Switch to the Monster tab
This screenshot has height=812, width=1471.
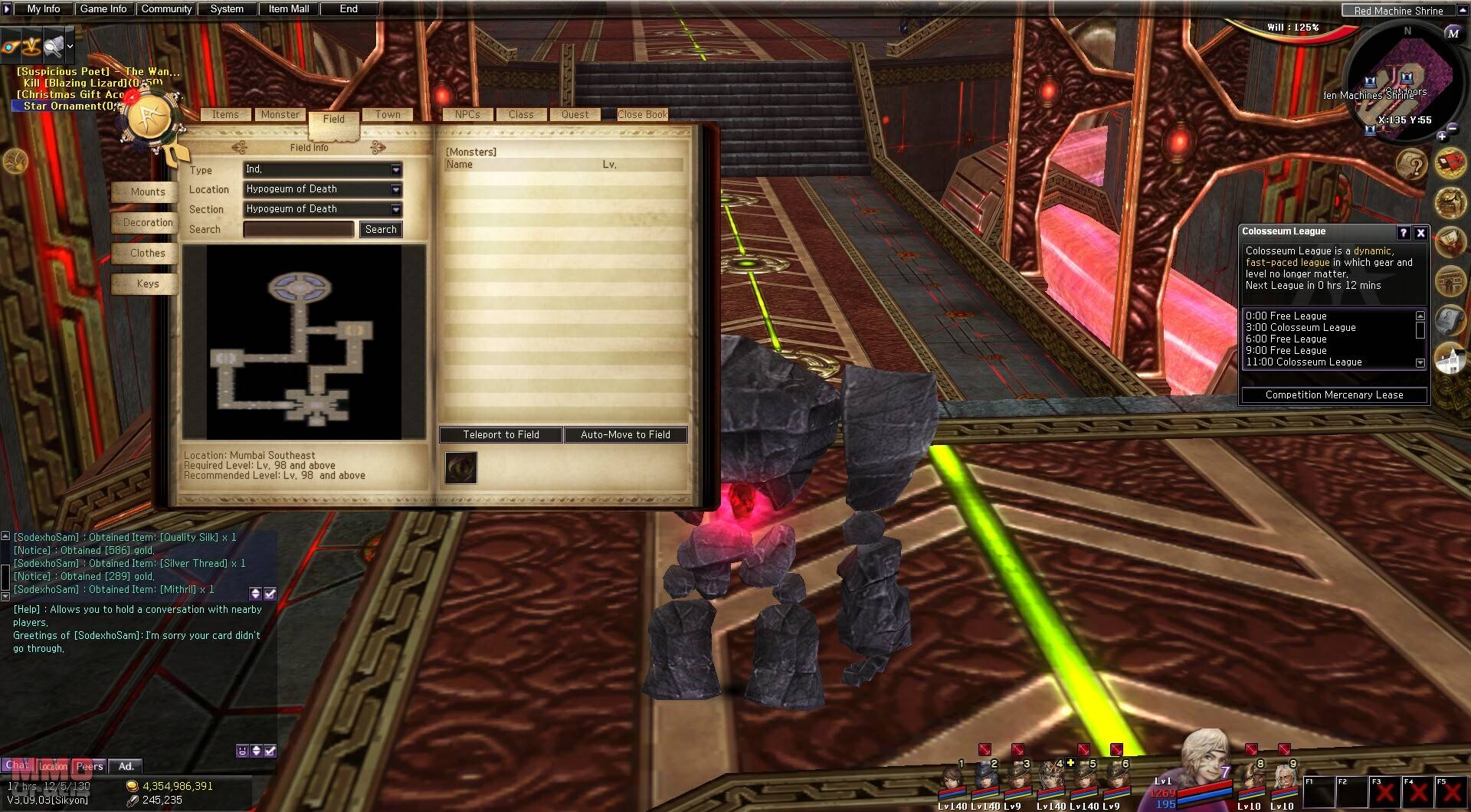[280, 115]
